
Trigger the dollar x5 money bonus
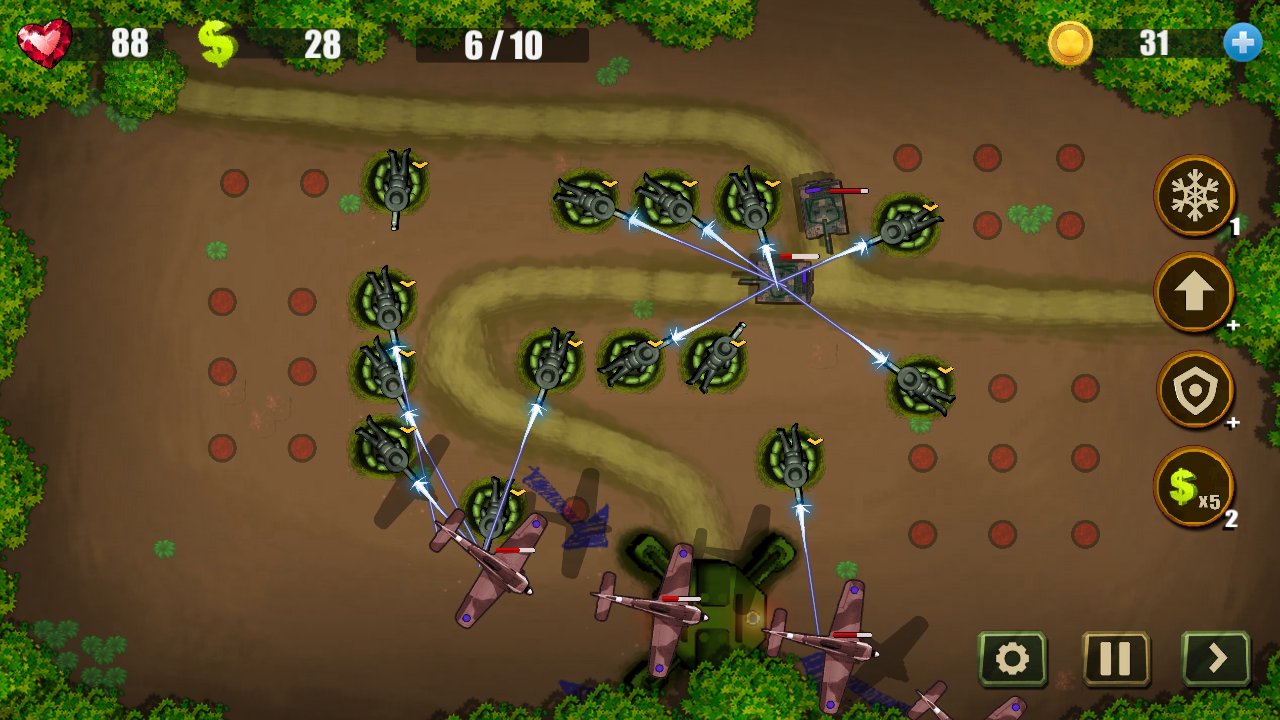[x=1194, y=486]
